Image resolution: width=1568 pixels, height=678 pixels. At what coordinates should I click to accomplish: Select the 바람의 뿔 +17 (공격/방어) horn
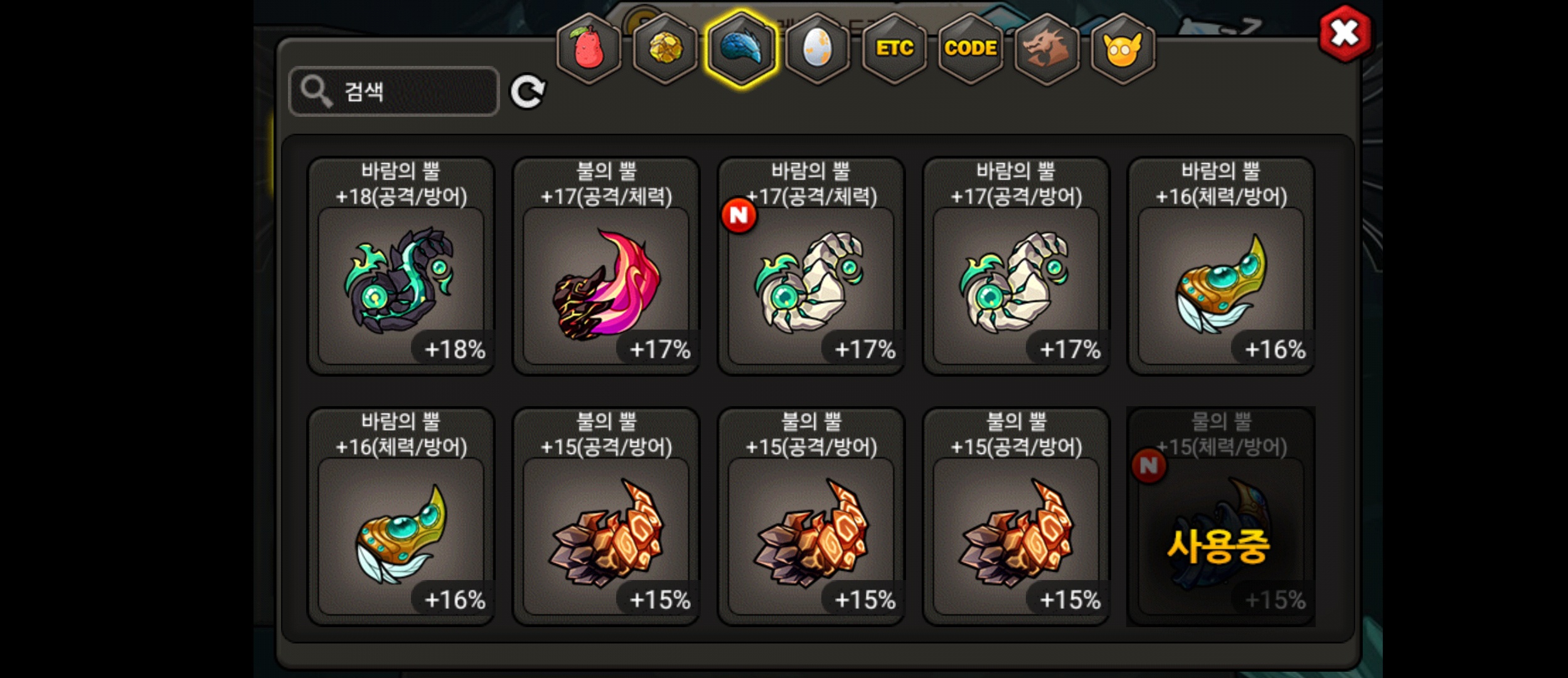point(1016,267)
